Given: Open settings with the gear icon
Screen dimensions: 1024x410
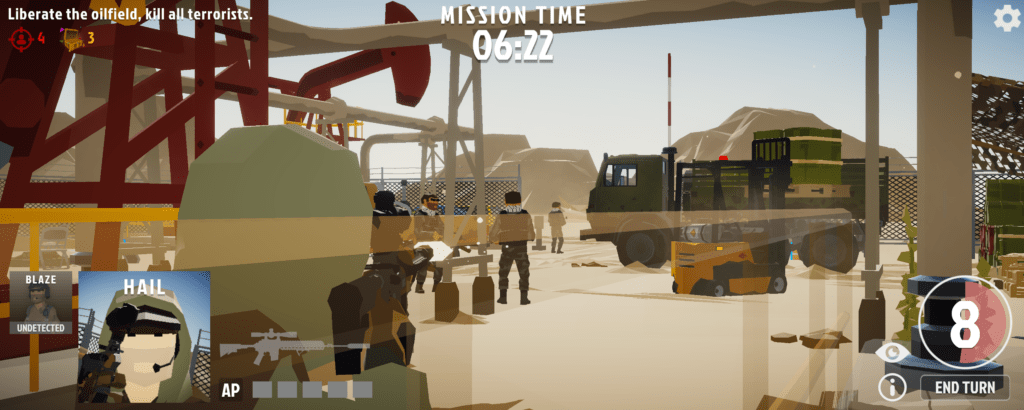Looking at the screenshot, I should (1005, 17).
